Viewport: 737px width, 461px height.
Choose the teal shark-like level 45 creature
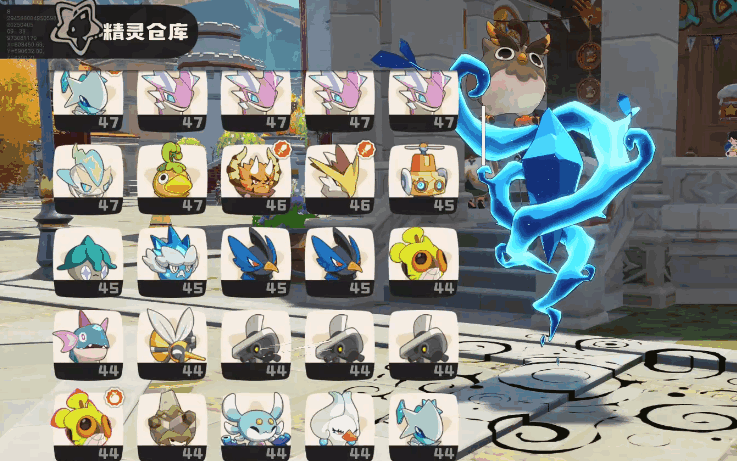pyautogui.click(x=88, y=258)
